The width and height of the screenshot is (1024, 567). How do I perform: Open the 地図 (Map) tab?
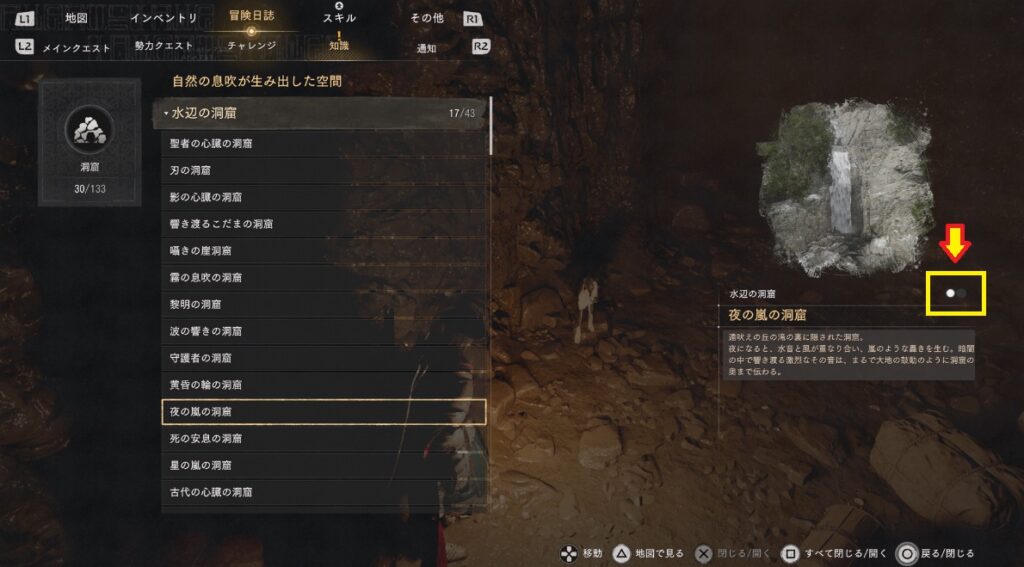pos(76,18)
